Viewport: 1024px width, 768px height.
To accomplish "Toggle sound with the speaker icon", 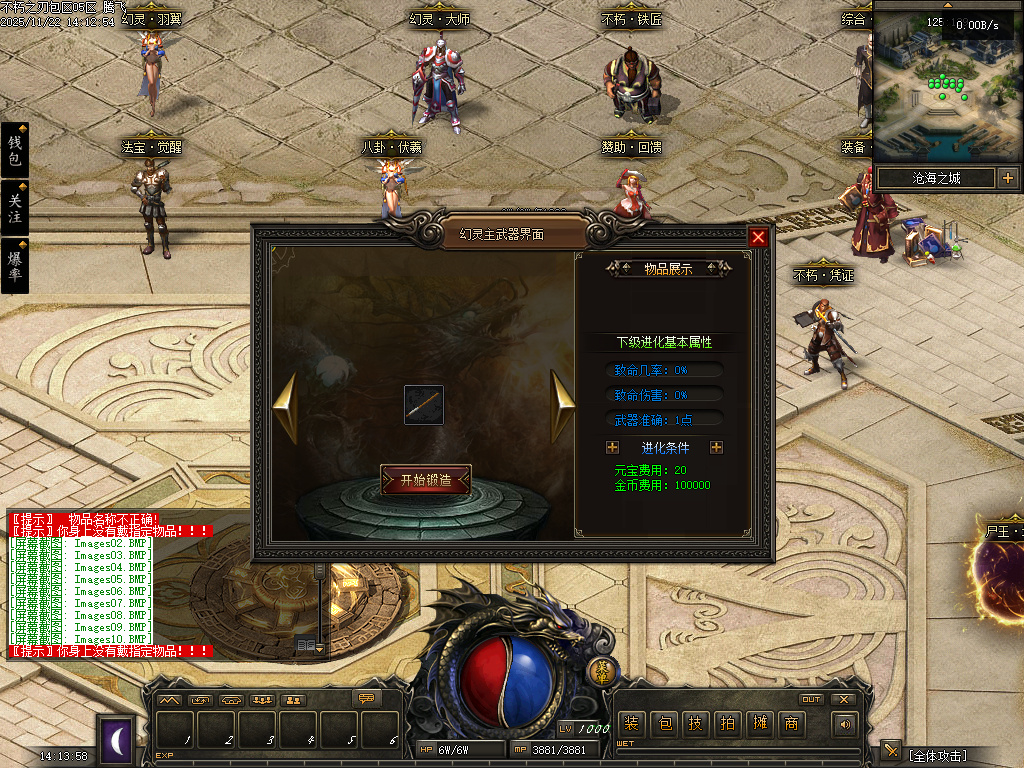I will click(x=846, y=723).
